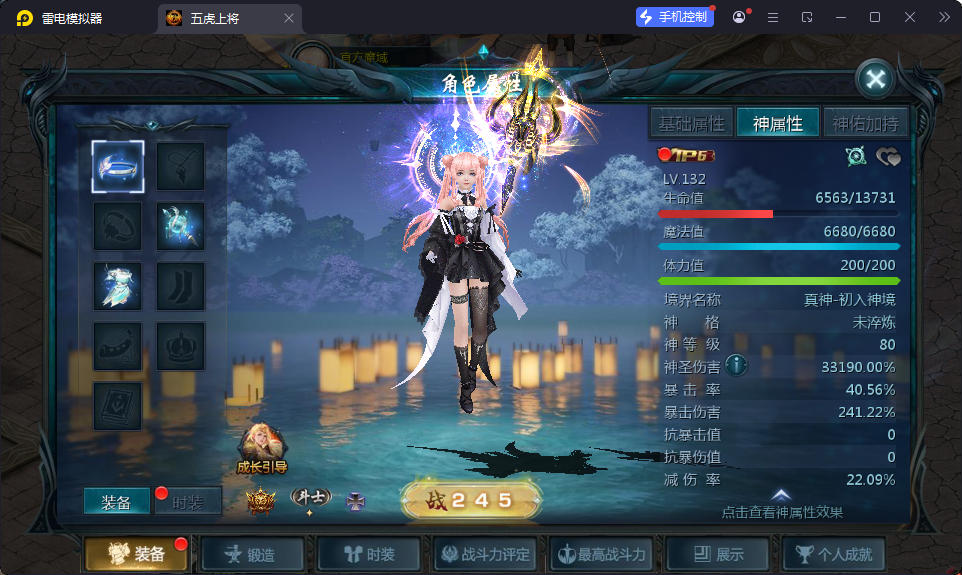The image size is (962, 575).
Task: View 最高战斗力 highest combat power
Action: (603, 554)
